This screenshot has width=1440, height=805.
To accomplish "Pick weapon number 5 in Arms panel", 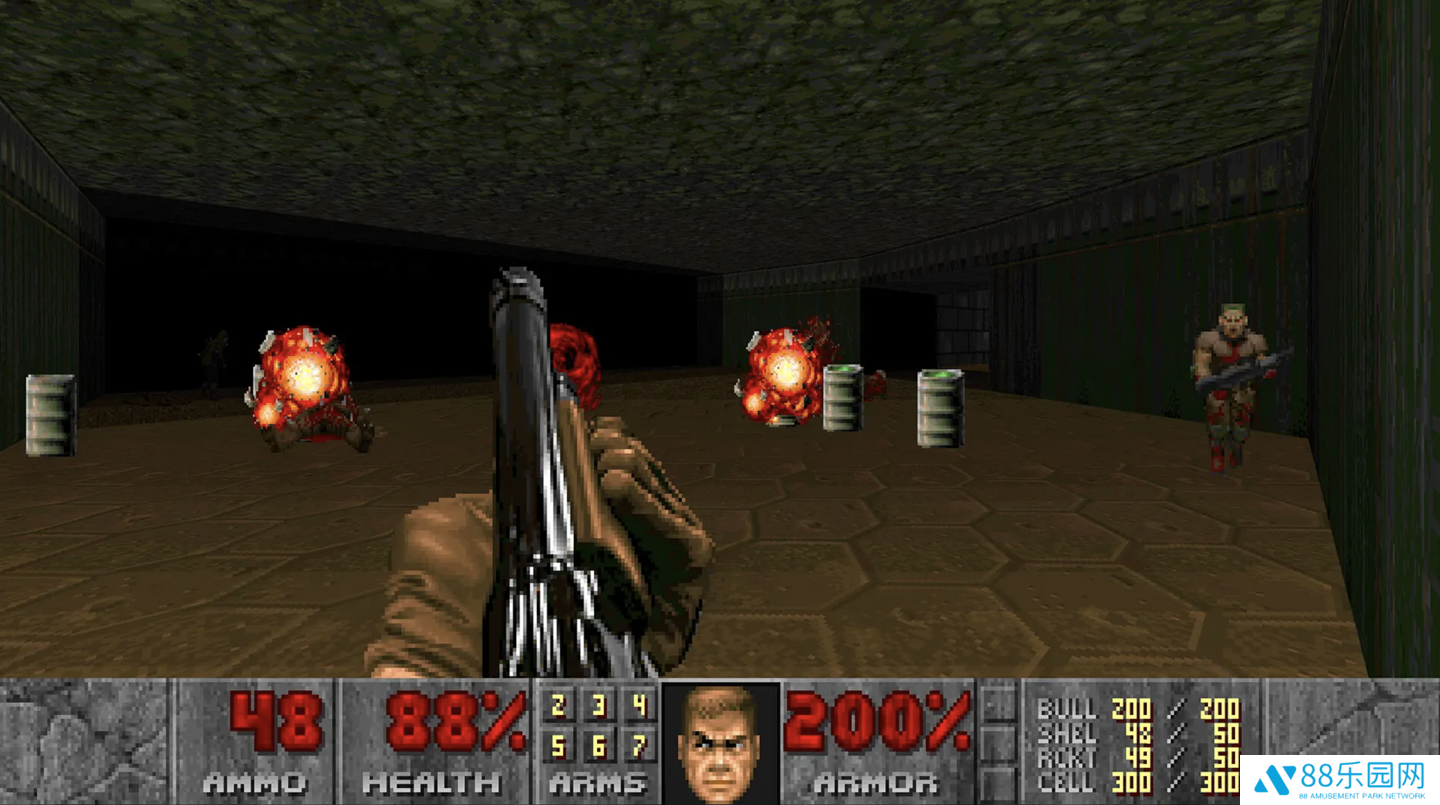I will pyautogui.click(x=558, y=745).
